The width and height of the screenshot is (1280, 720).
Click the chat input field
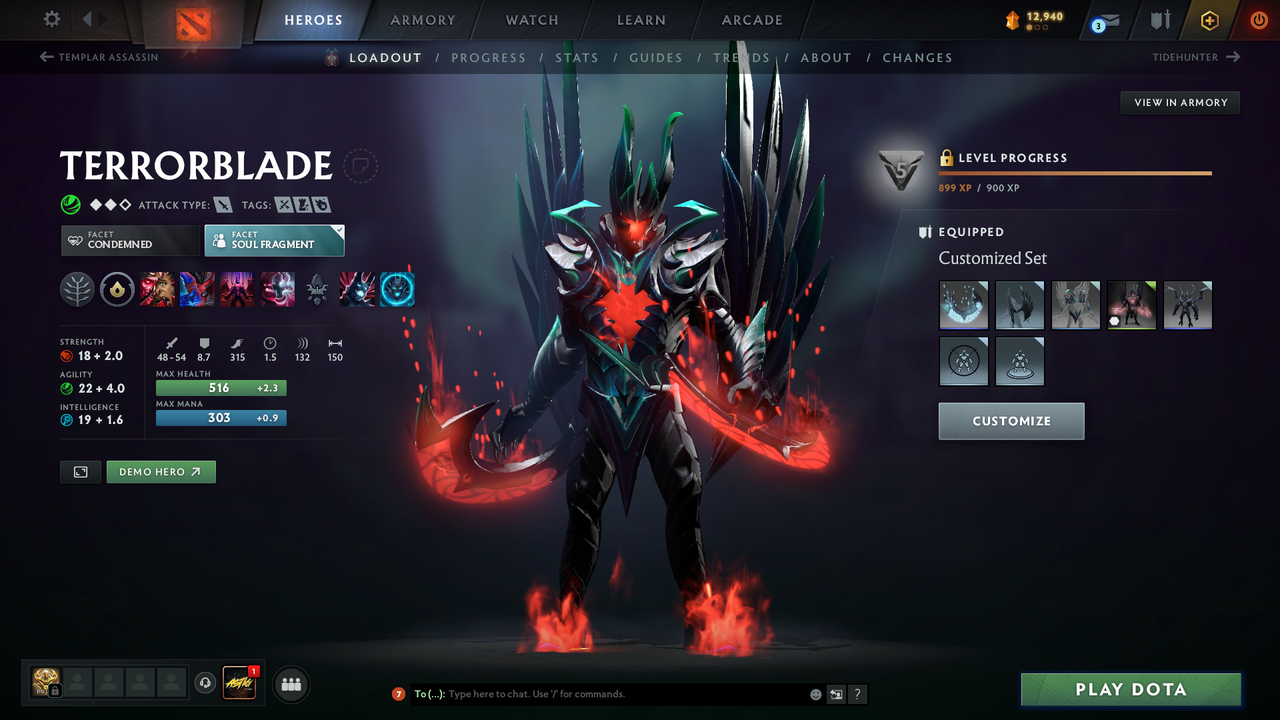click(600, 693)
